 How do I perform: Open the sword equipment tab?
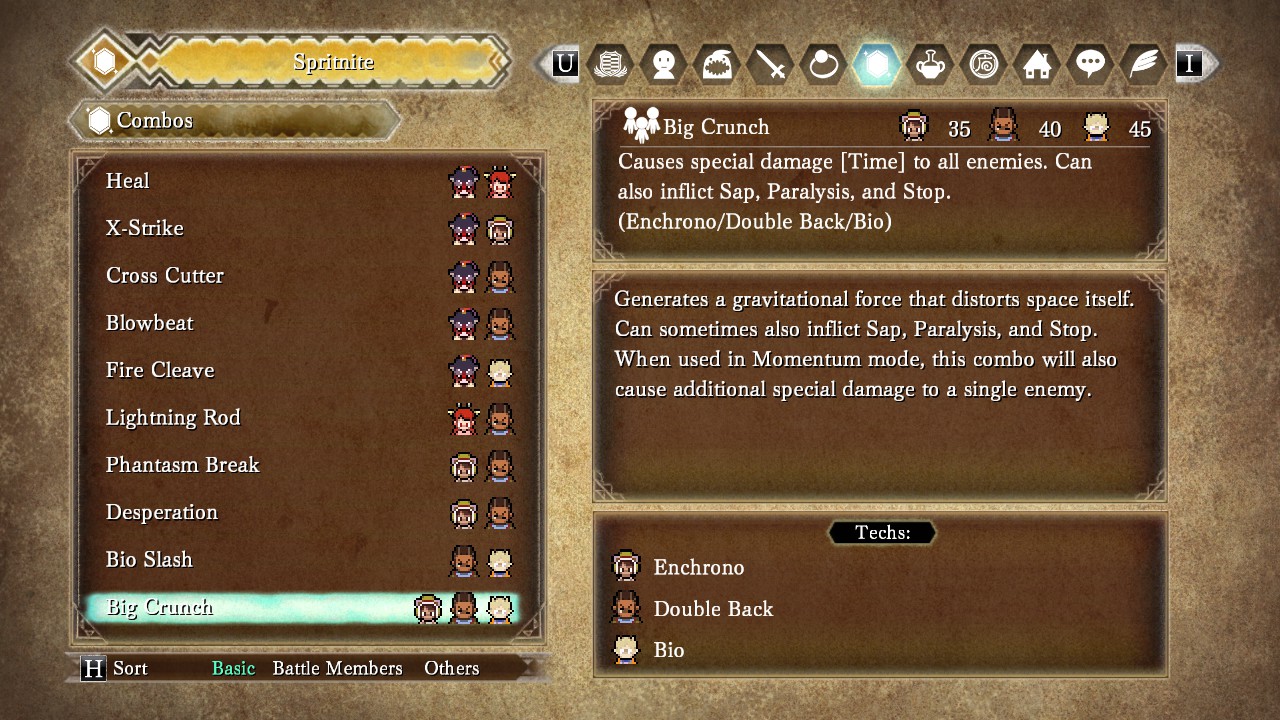click(771, 64)
